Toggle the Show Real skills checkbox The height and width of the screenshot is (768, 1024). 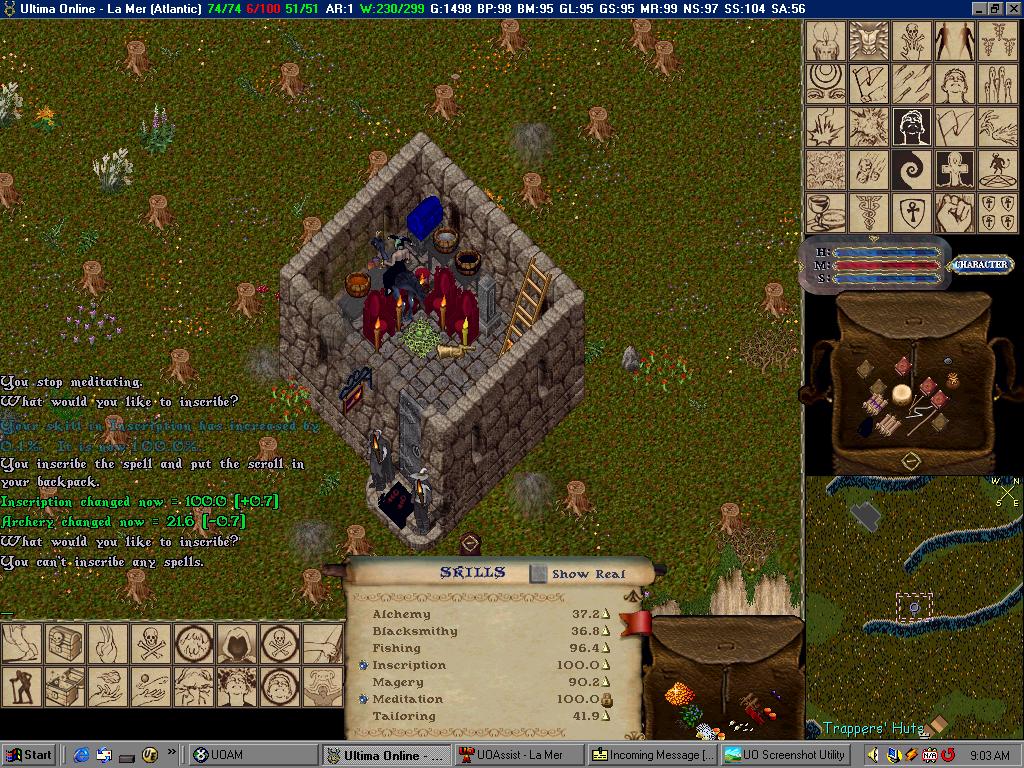538,574
